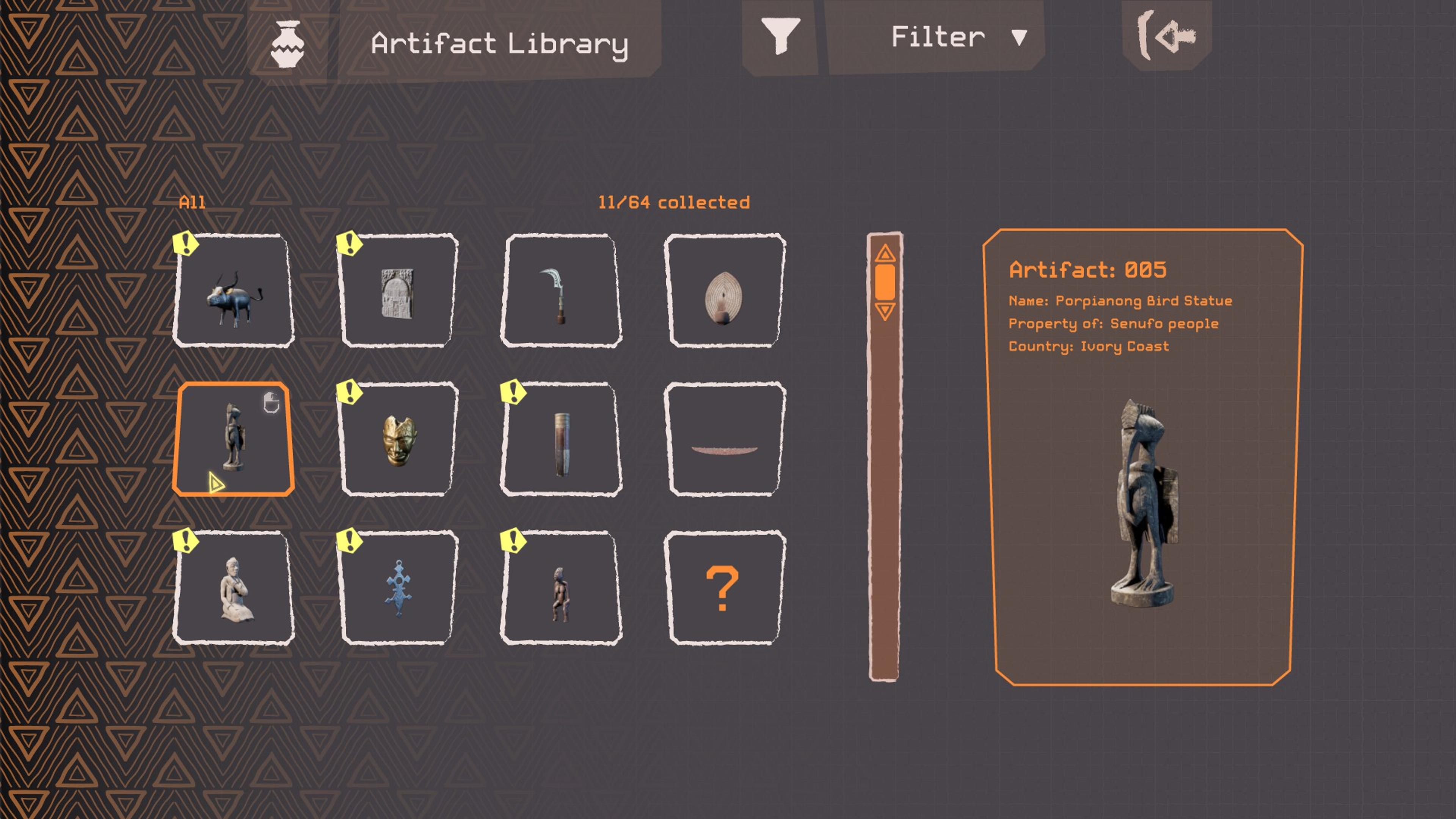Exit the library with the back arrow
Screen dimensions: 1456x819
tap(1167, 36)
